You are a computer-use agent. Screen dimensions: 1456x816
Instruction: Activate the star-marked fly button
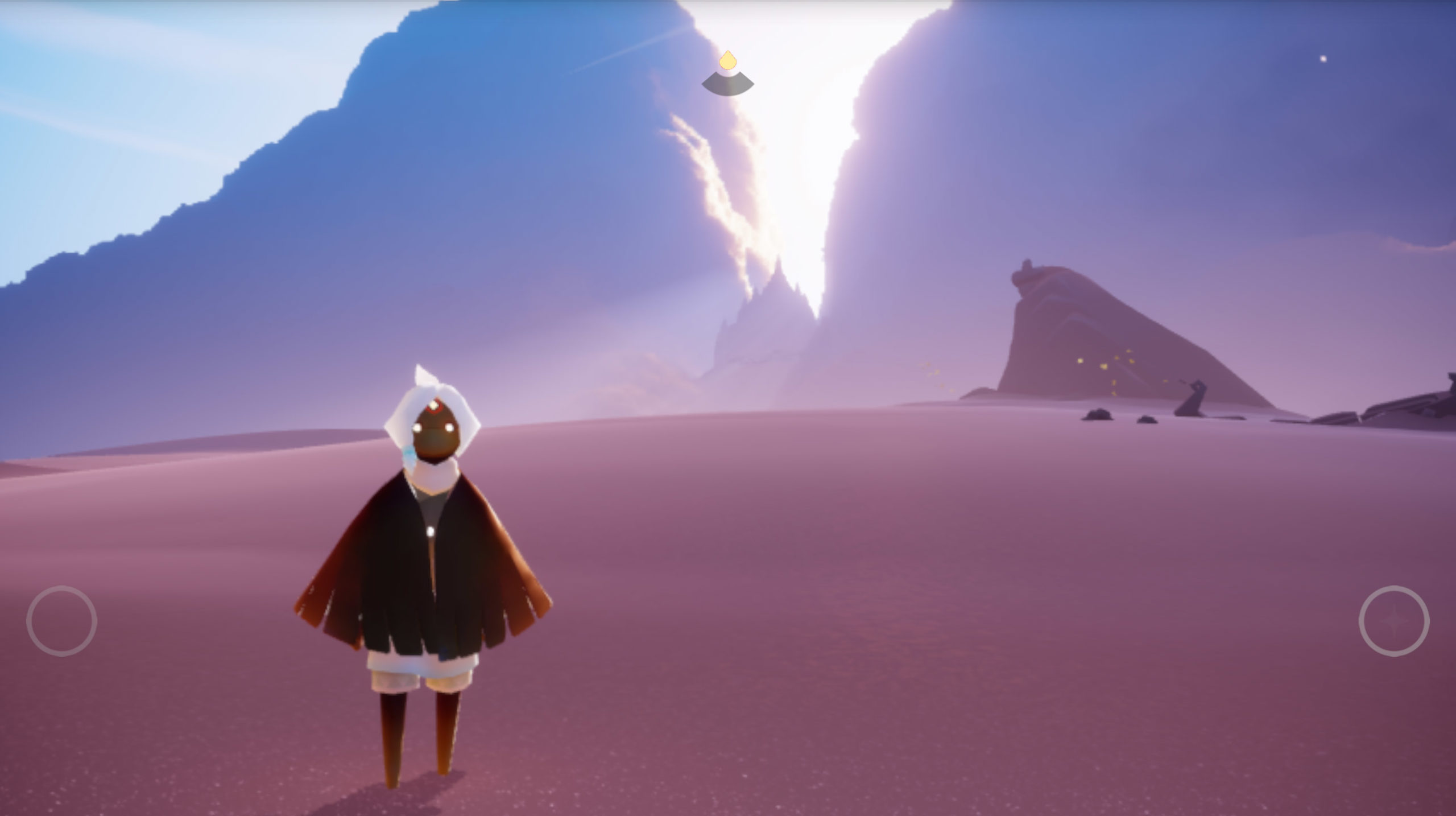1393,621
